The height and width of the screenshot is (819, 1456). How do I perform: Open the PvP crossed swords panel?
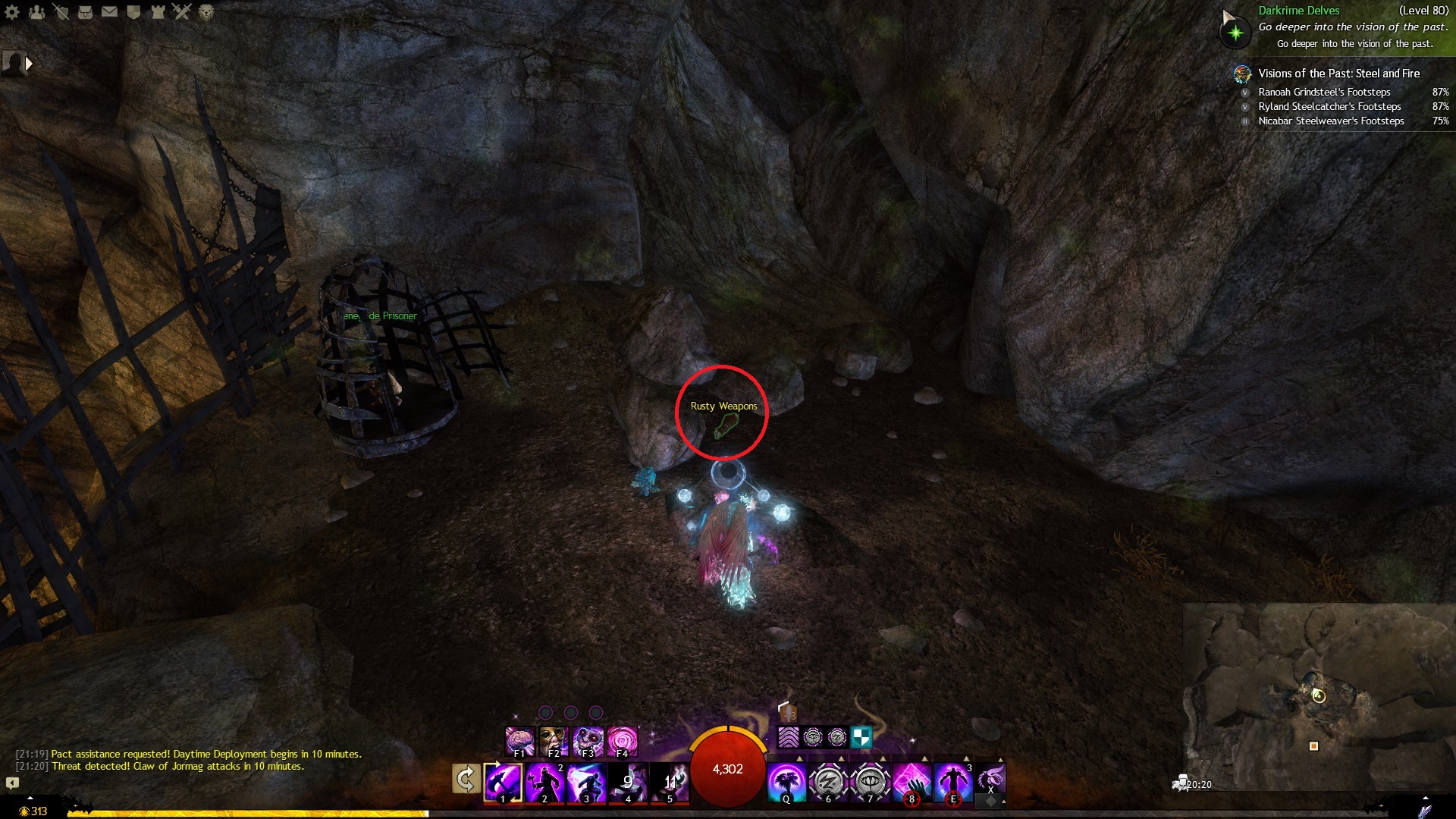coord(182,12)
